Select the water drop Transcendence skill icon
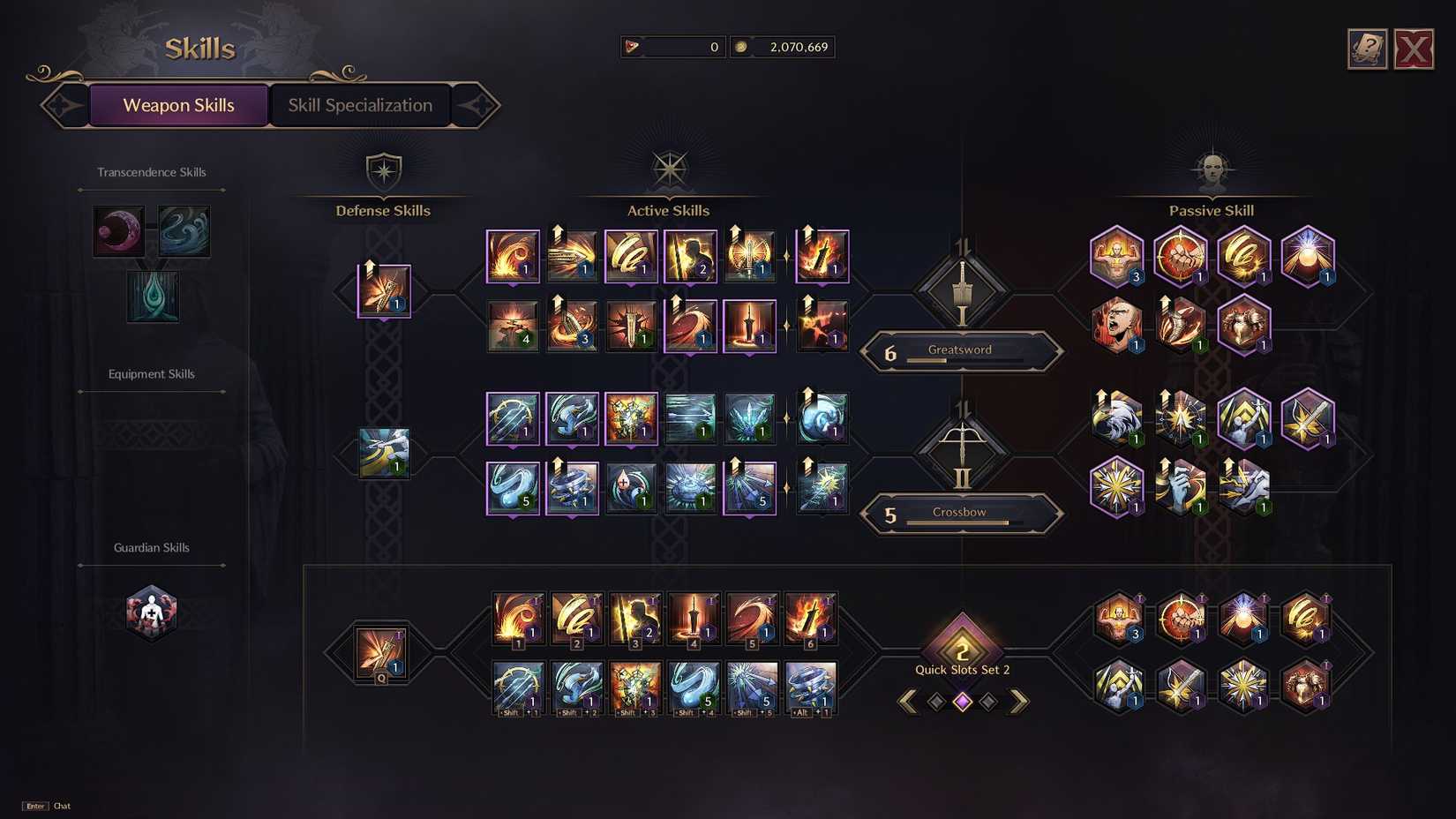 (152, 297)
